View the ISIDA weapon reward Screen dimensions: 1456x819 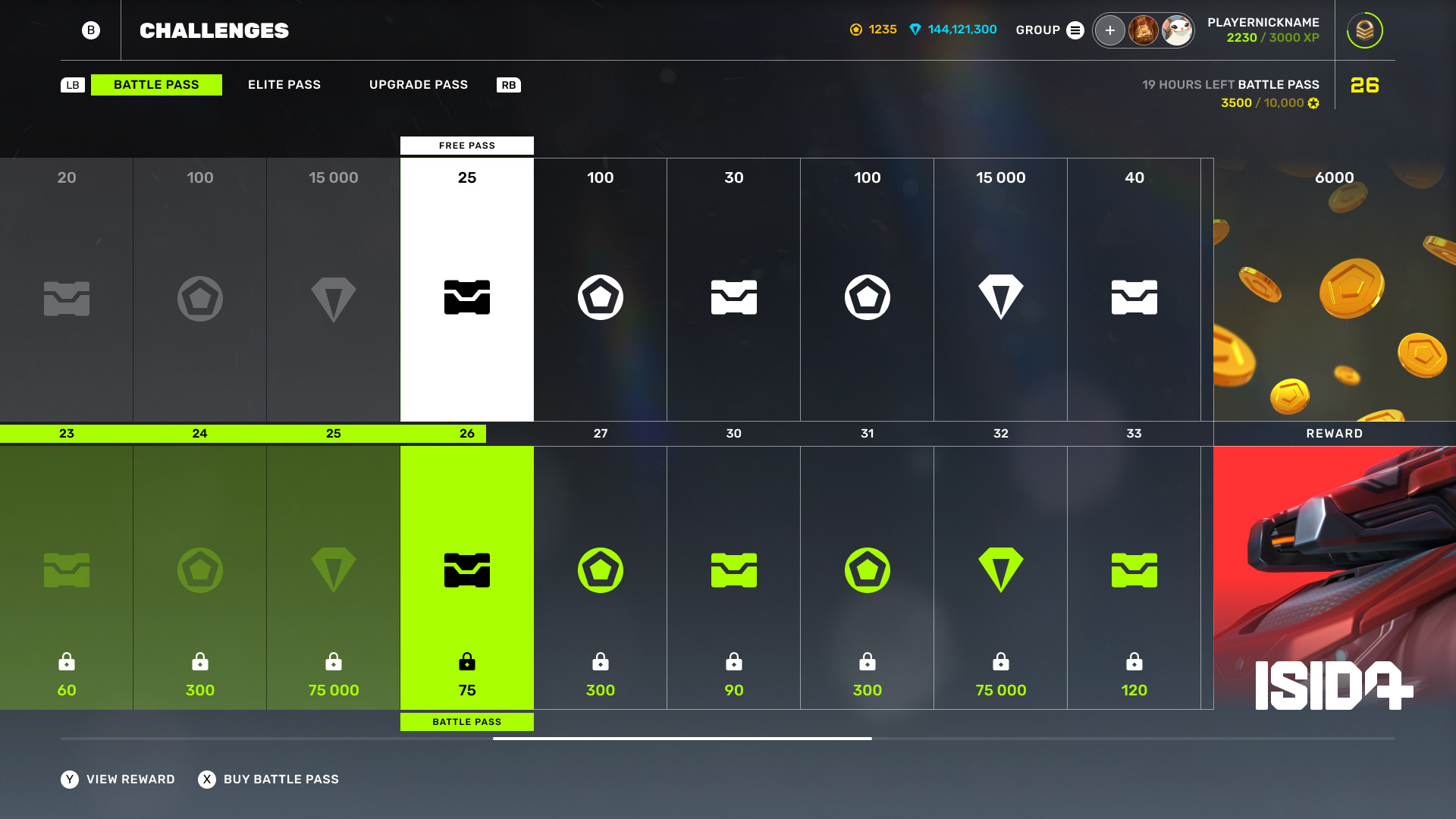1334,578
